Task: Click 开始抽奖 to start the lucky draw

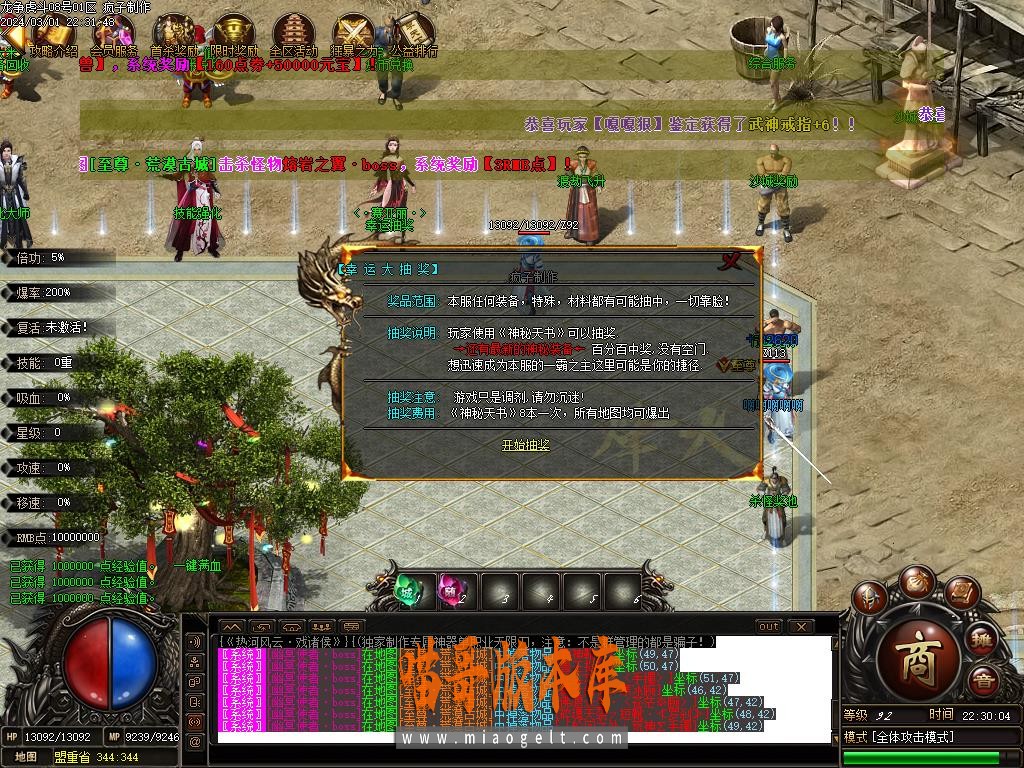Action: tap(525, 445)
